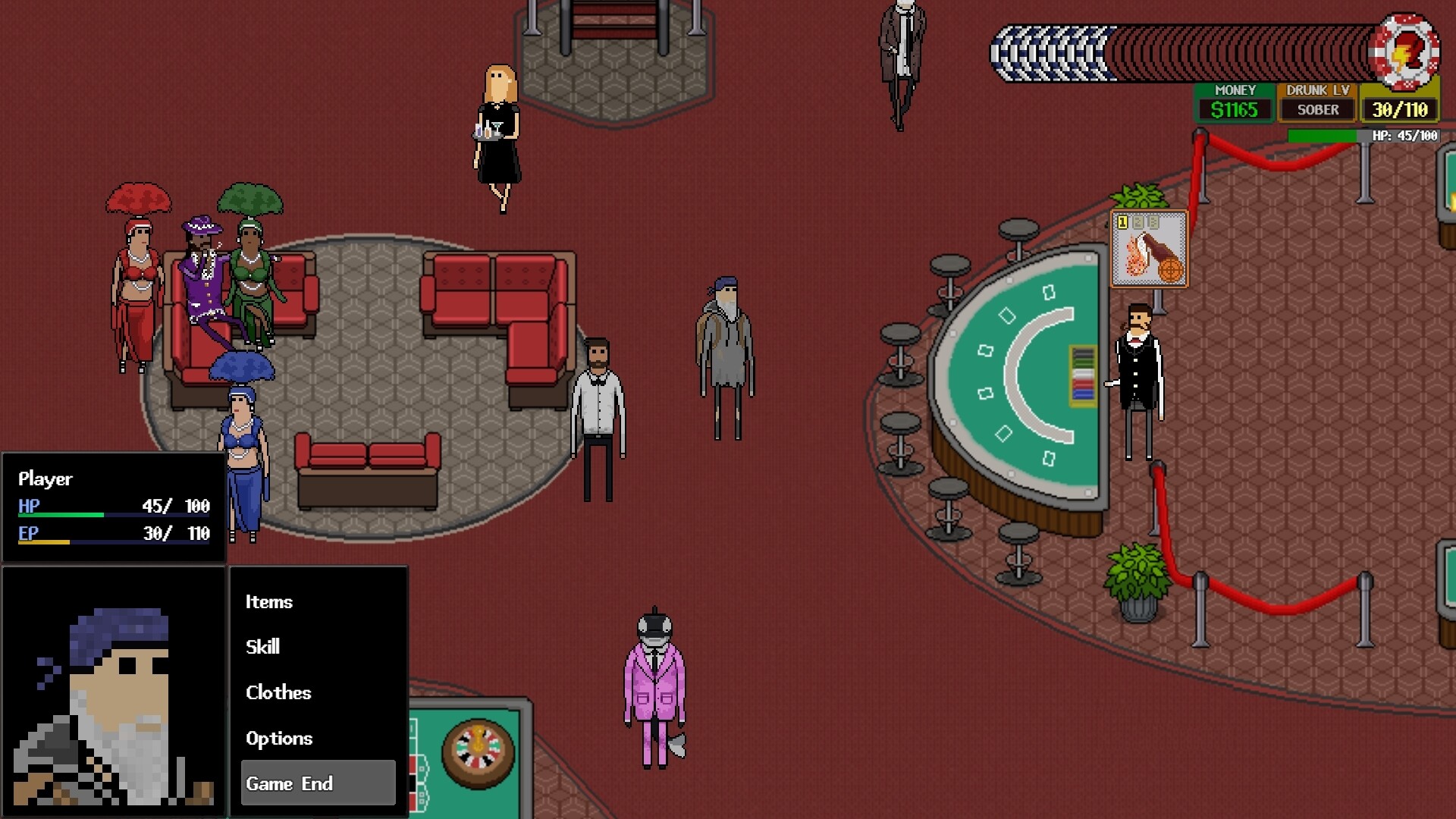Open the Items menu entry
1456x819 pixels.
(268, 602)
